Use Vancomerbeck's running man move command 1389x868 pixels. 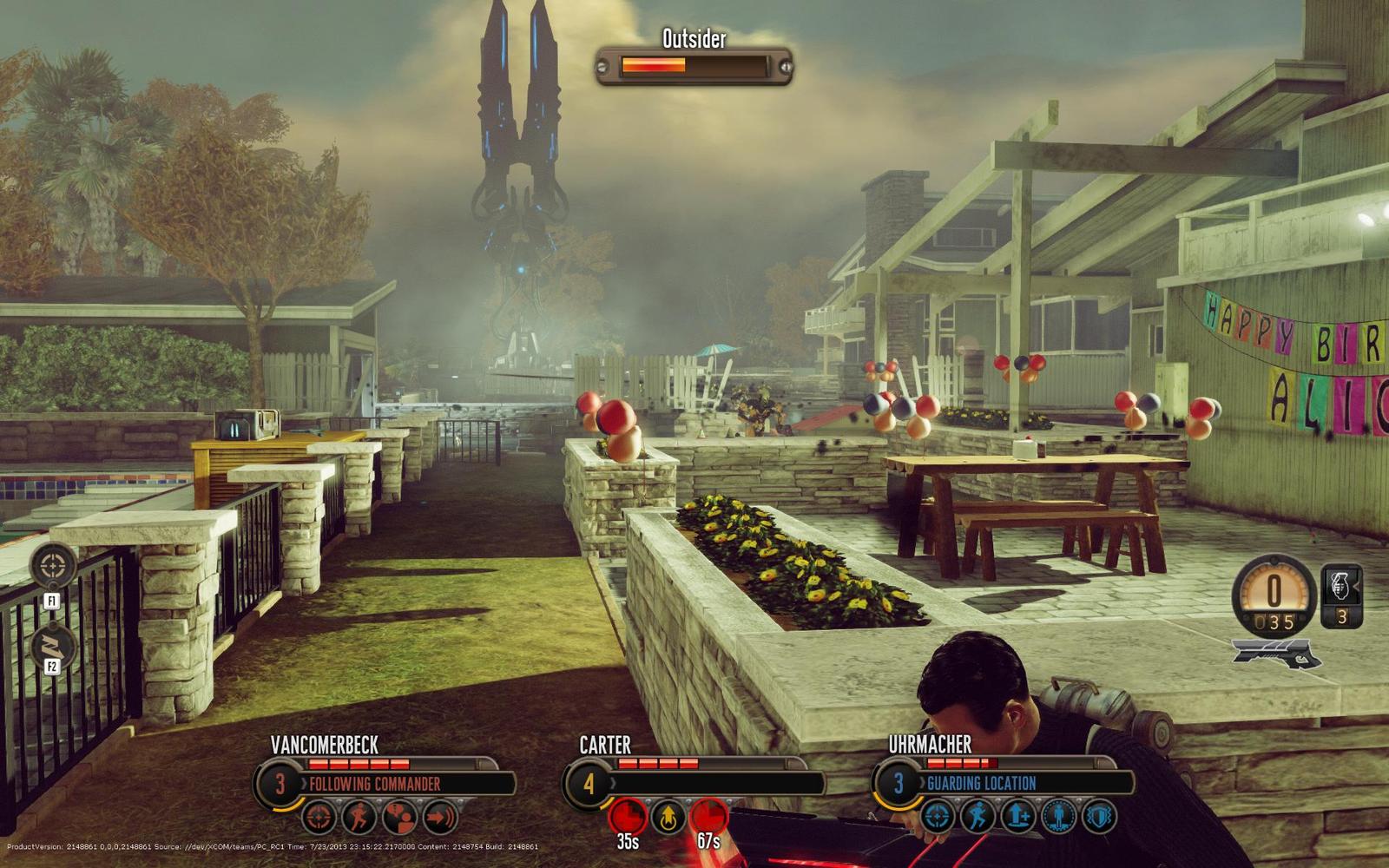(x=359, y=817)
